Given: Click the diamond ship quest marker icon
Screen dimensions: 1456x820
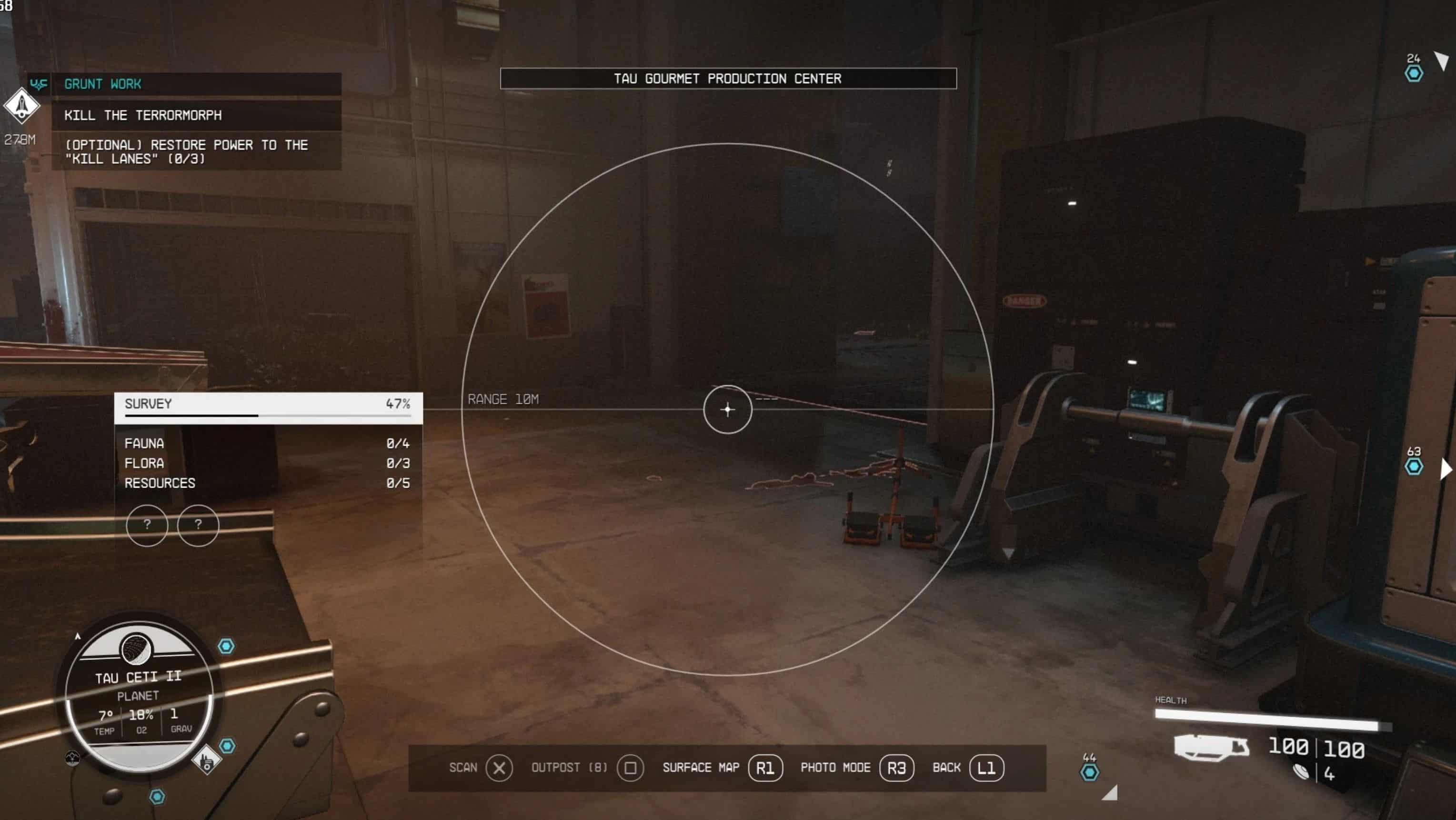Looking at the screenshot, I should pos(21,105).
